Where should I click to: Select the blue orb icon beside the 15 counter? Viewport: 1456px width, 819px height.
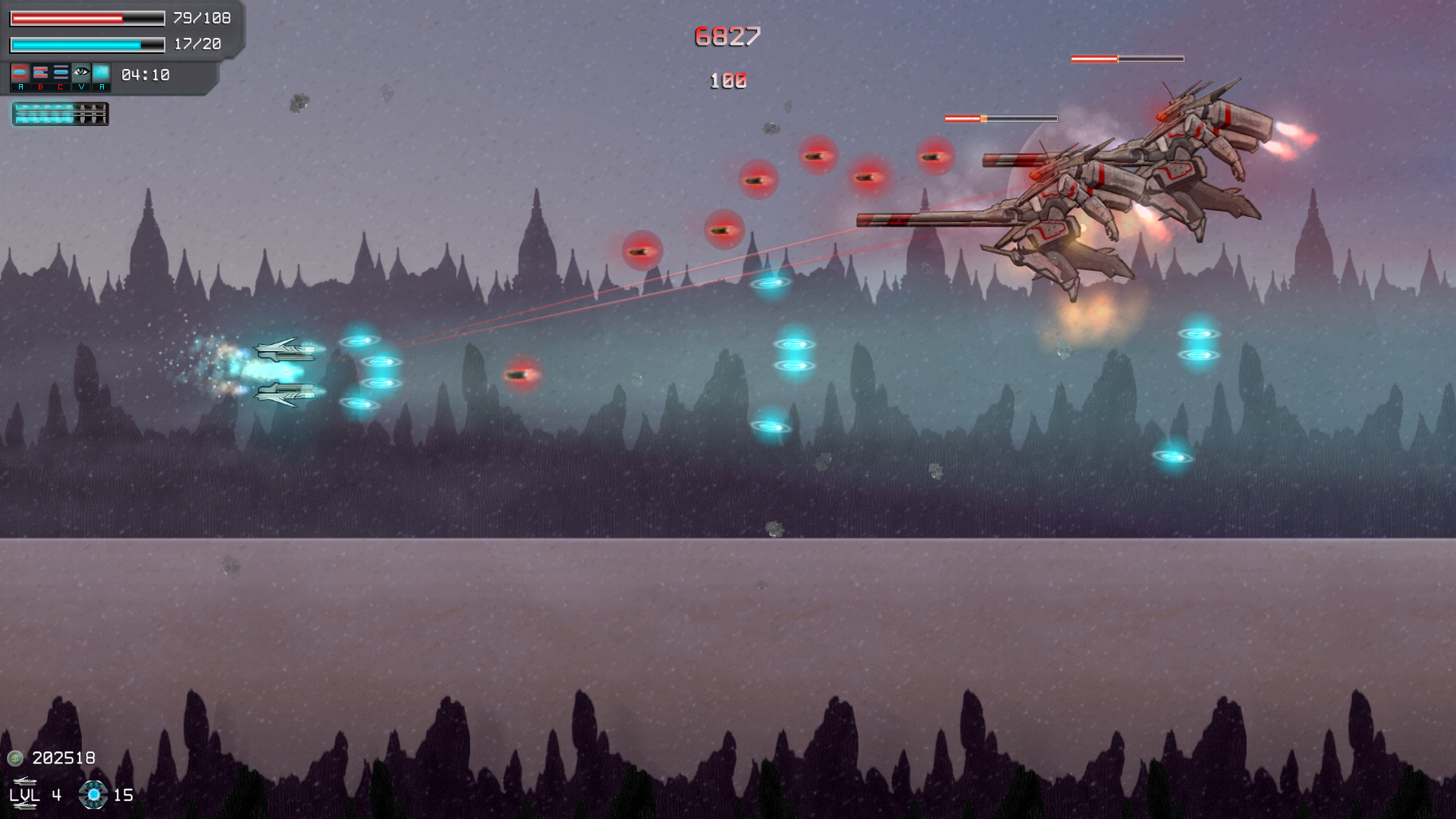point(93,795)
